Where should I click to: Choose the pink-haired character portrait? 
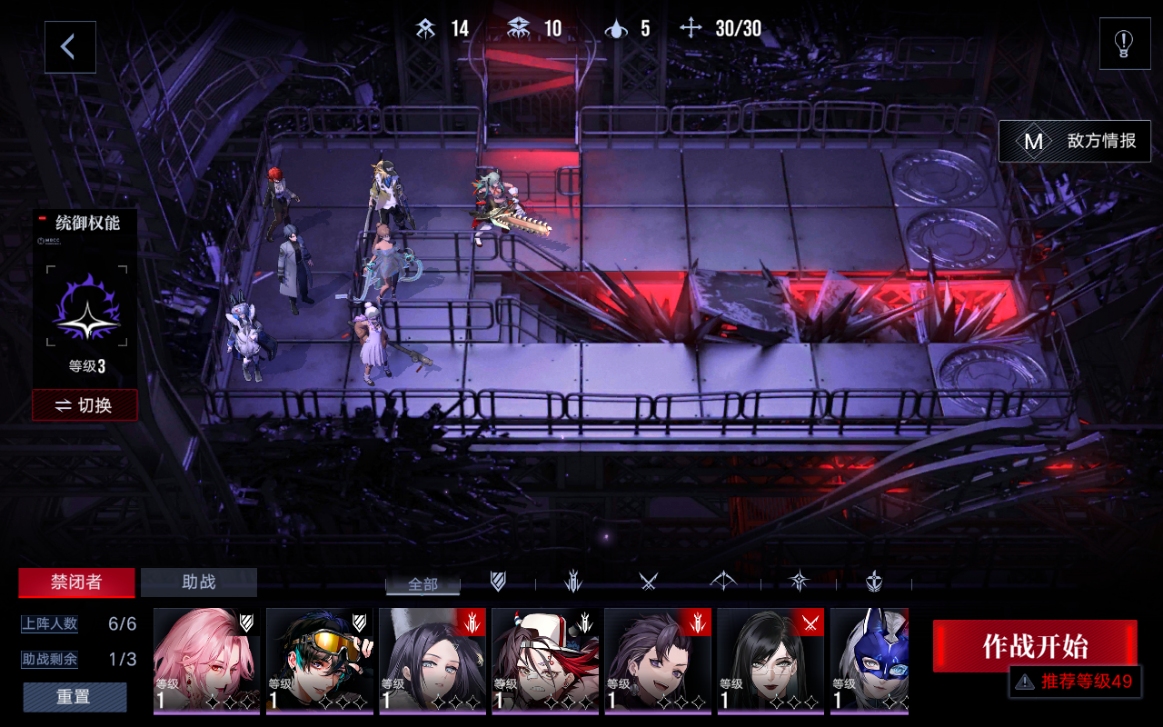[206, 660]
